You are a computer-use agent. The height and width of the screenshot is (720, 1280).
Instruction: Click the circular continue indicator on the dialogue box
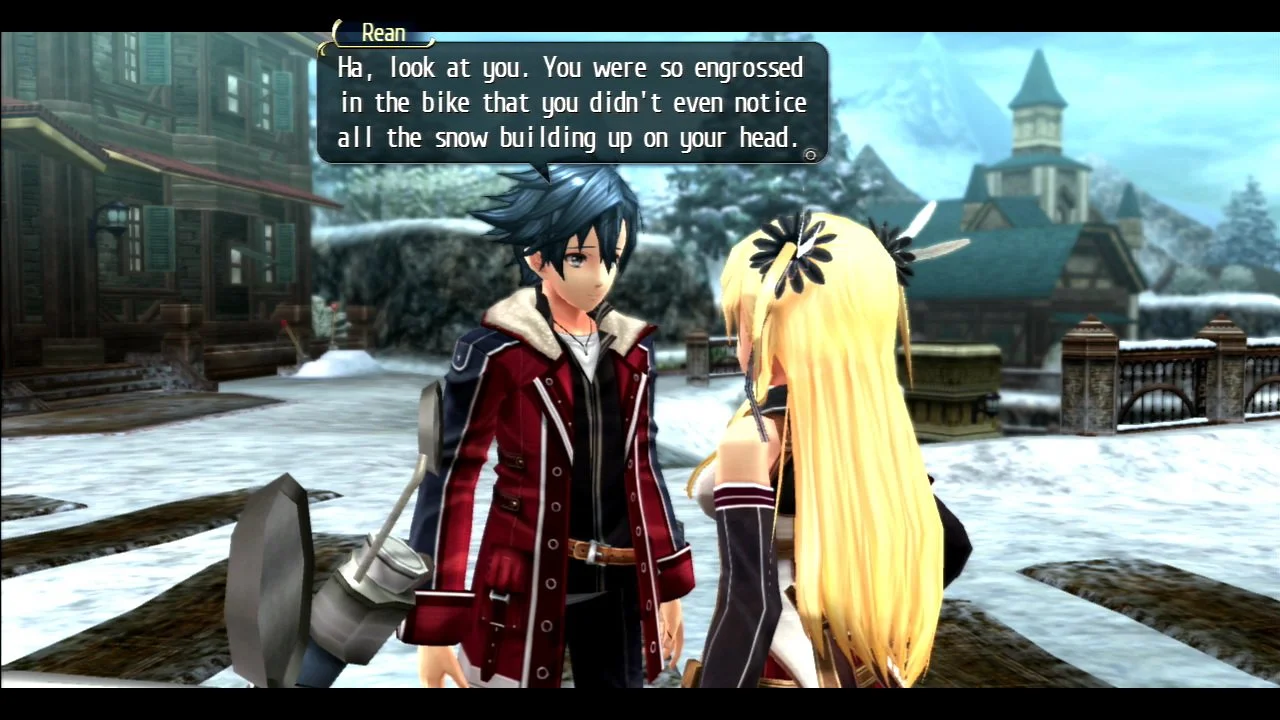[x=810, y=155]
